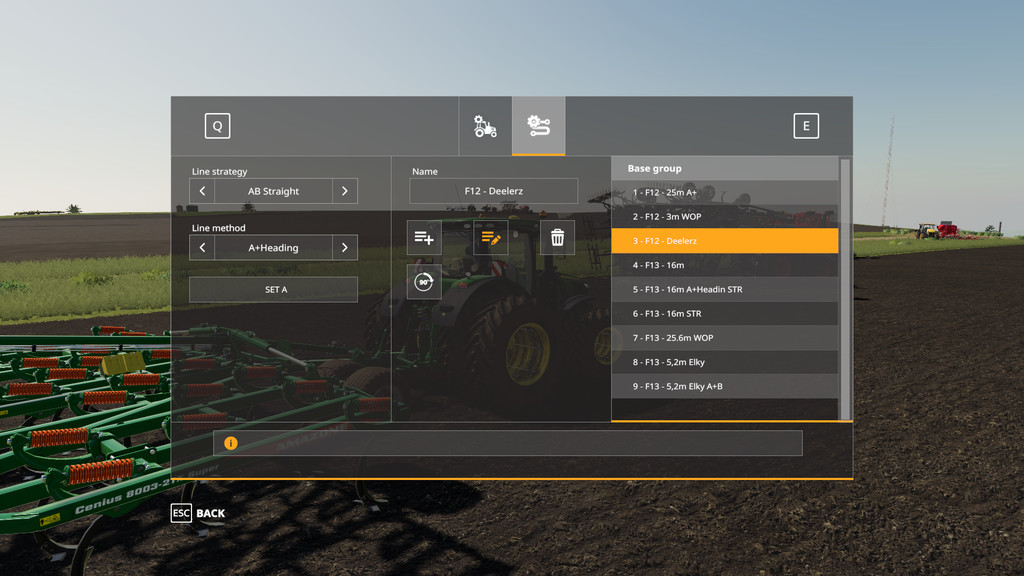Open the guidance track settings tab
Screen dimensions: 1024x576
pyautogui.click(x=538, y=126)
